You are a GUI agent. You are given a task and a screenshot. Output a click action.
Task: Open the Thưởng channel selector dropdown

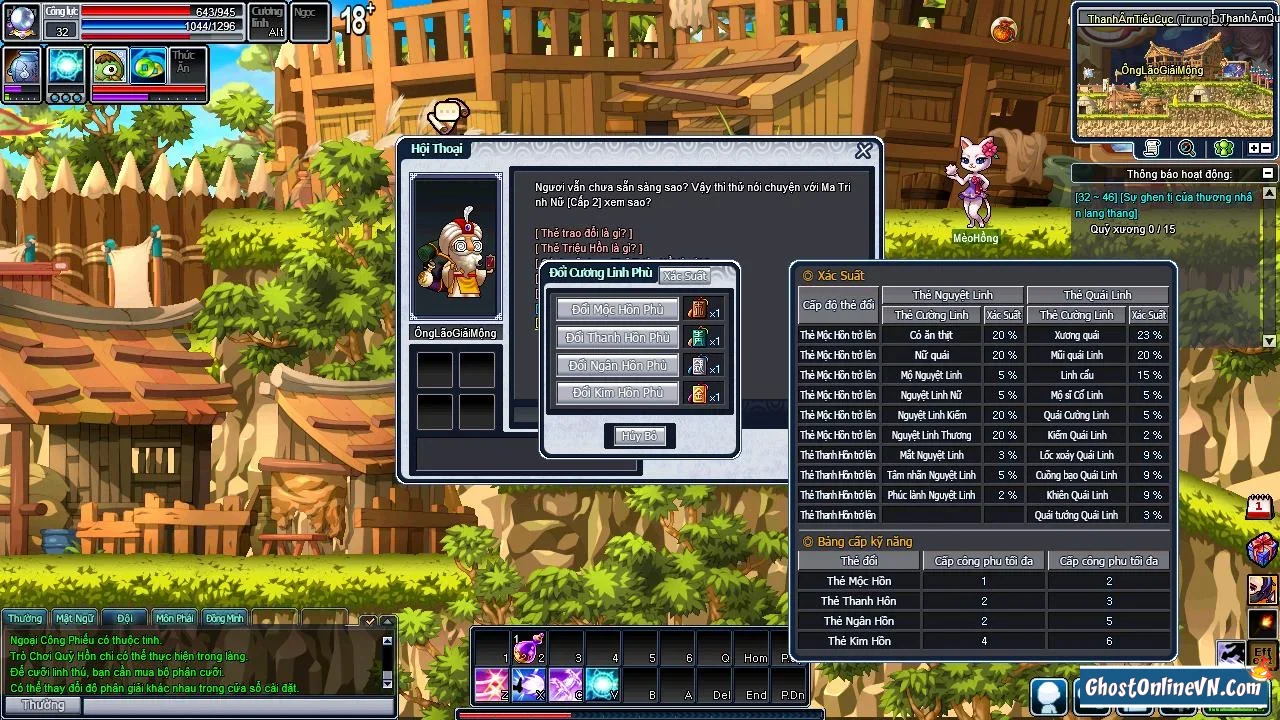point(44,705)
